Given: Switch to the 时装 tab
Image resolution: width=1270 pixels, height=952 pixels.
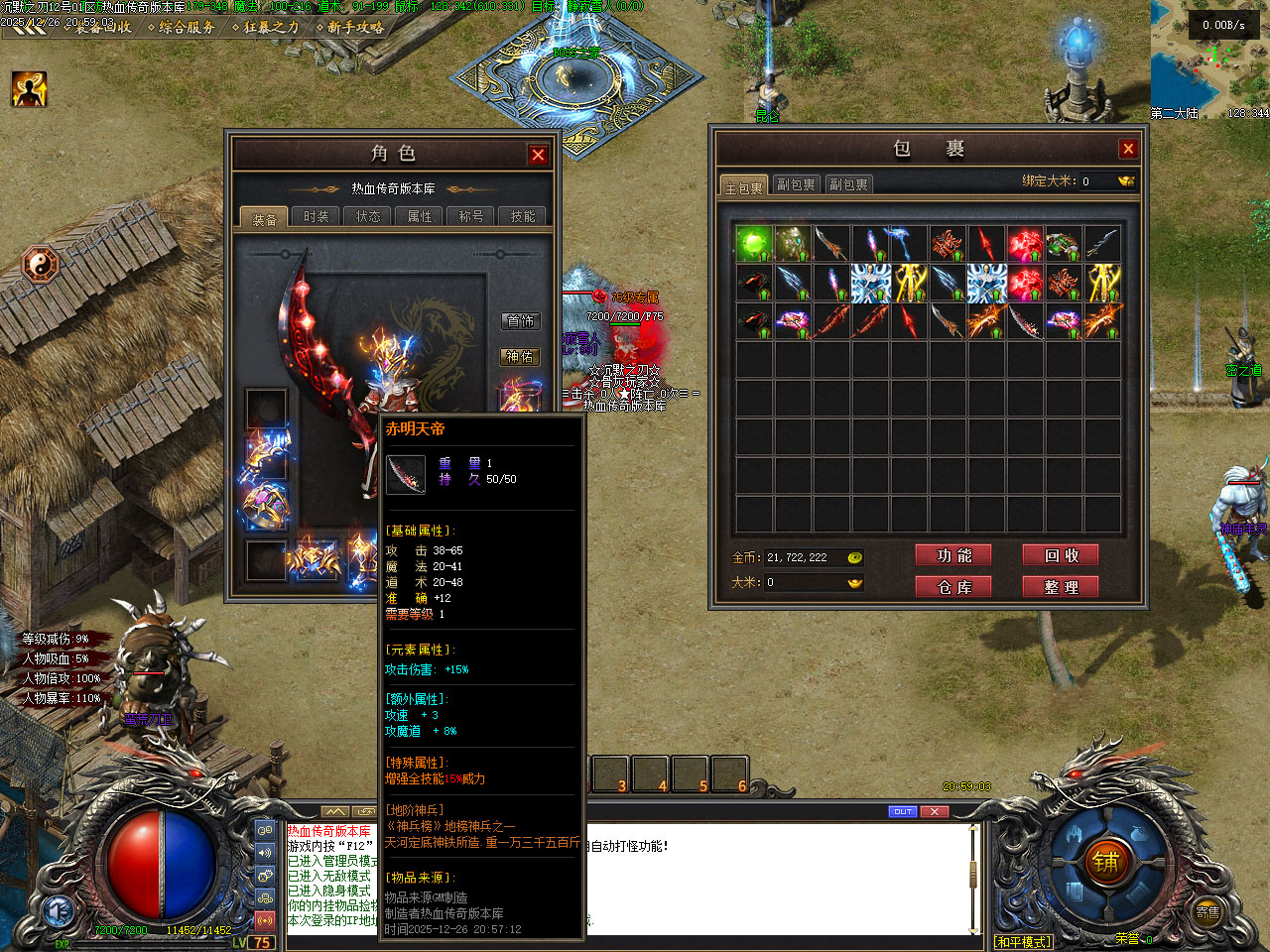Looking at the screenshot, I should tap(317, 216).
